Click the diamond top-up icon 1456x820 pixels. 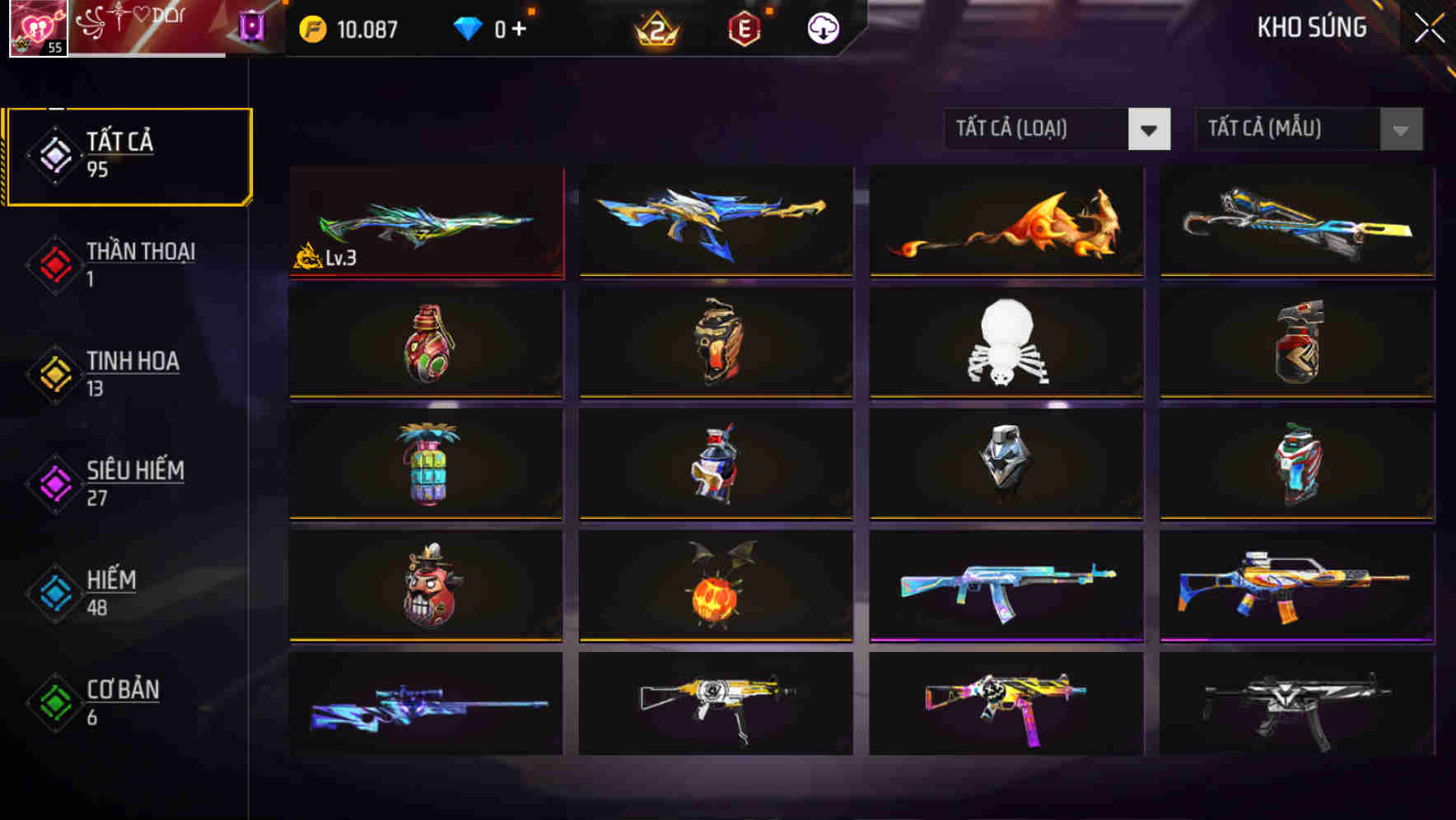tap(467, 27)
